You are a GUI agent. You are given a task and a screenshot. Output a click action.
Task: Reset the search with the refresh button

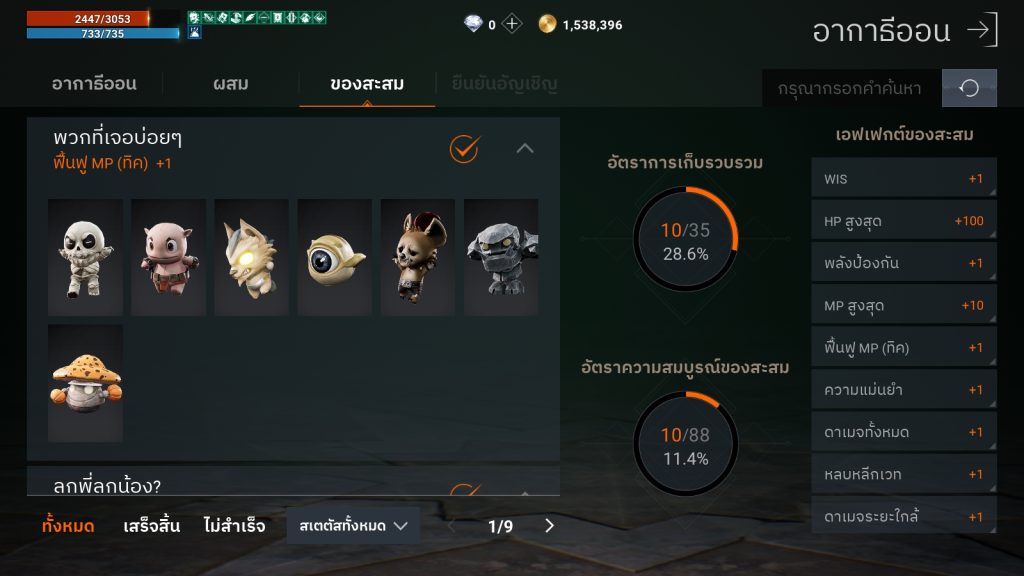969,88
